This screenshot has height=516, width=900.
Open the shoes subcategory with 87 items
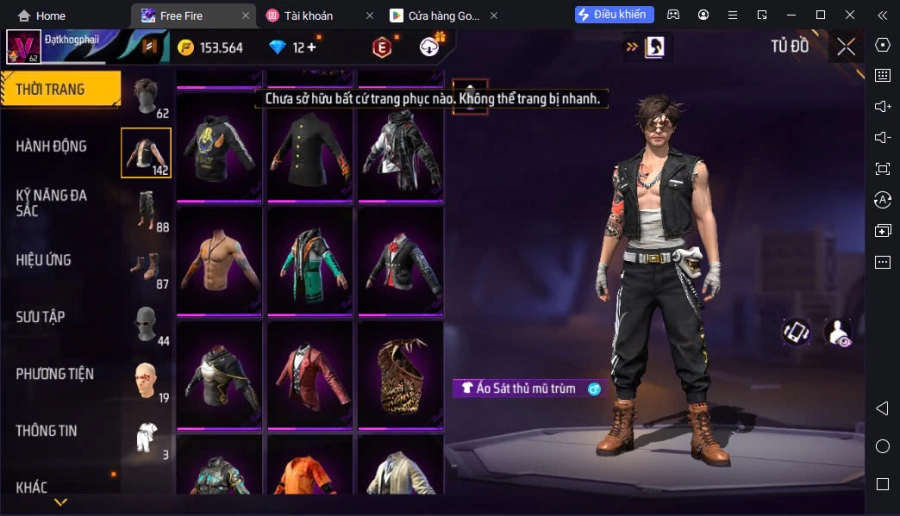coord(146,267)
